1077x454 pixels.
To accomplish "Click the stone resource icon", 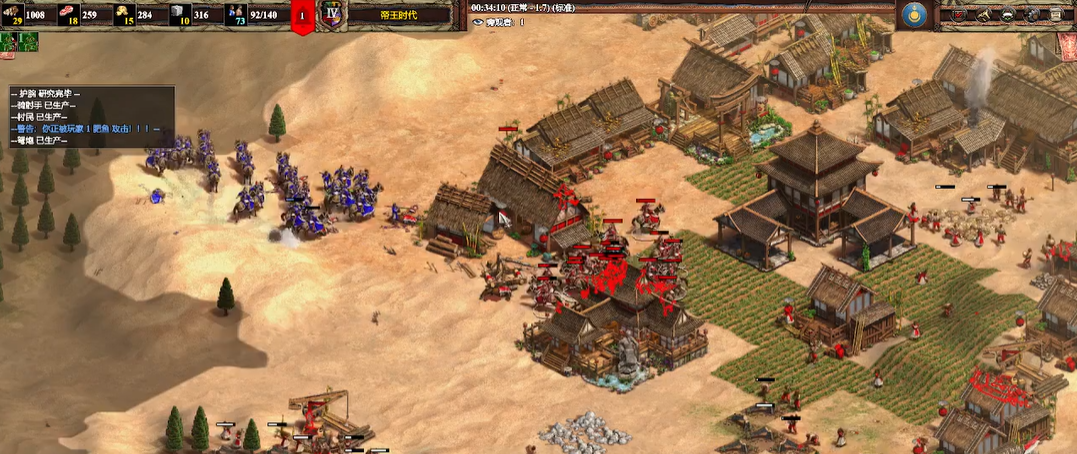I will coord(180,14).
